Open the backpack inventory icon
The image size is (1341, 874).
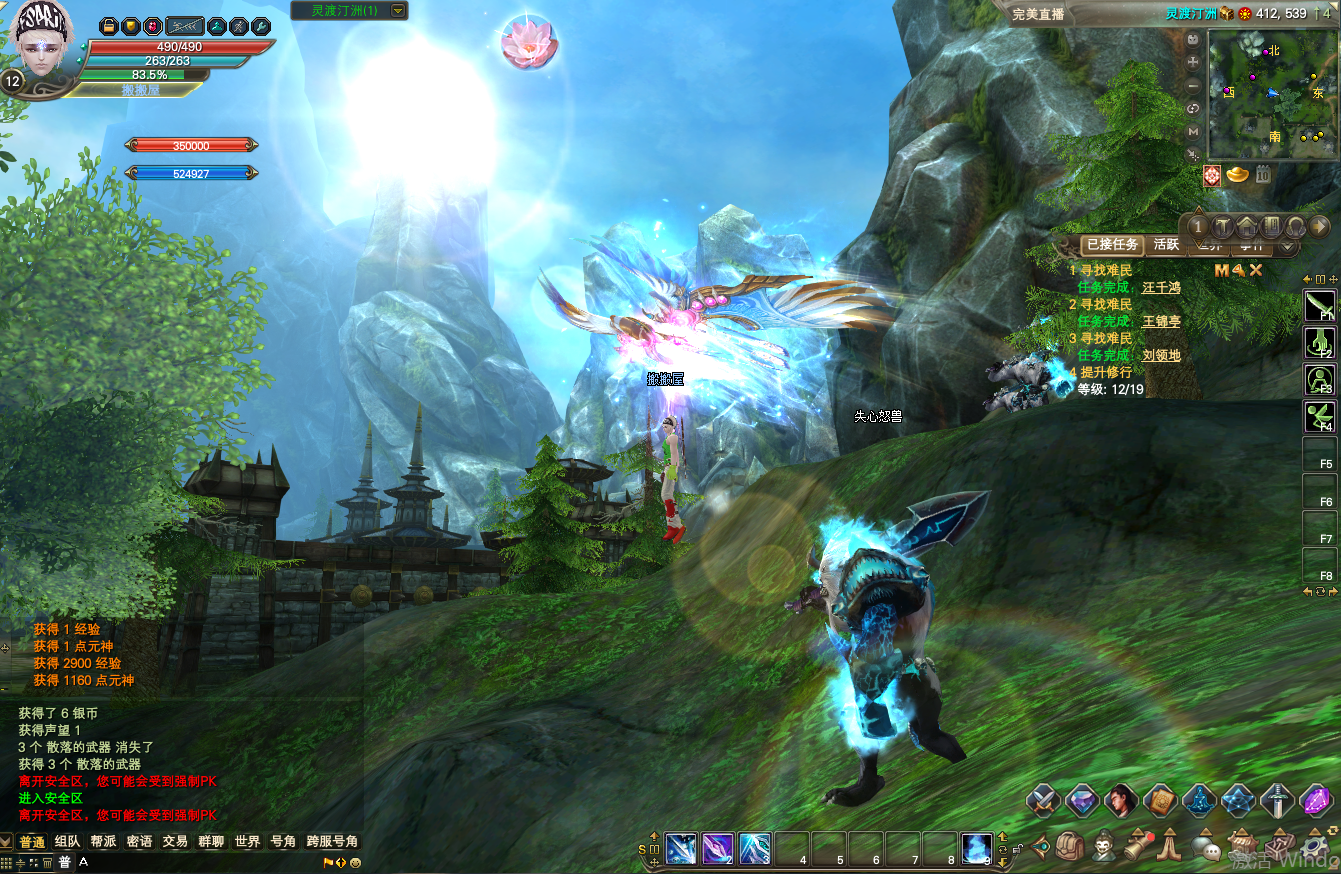1070,846
